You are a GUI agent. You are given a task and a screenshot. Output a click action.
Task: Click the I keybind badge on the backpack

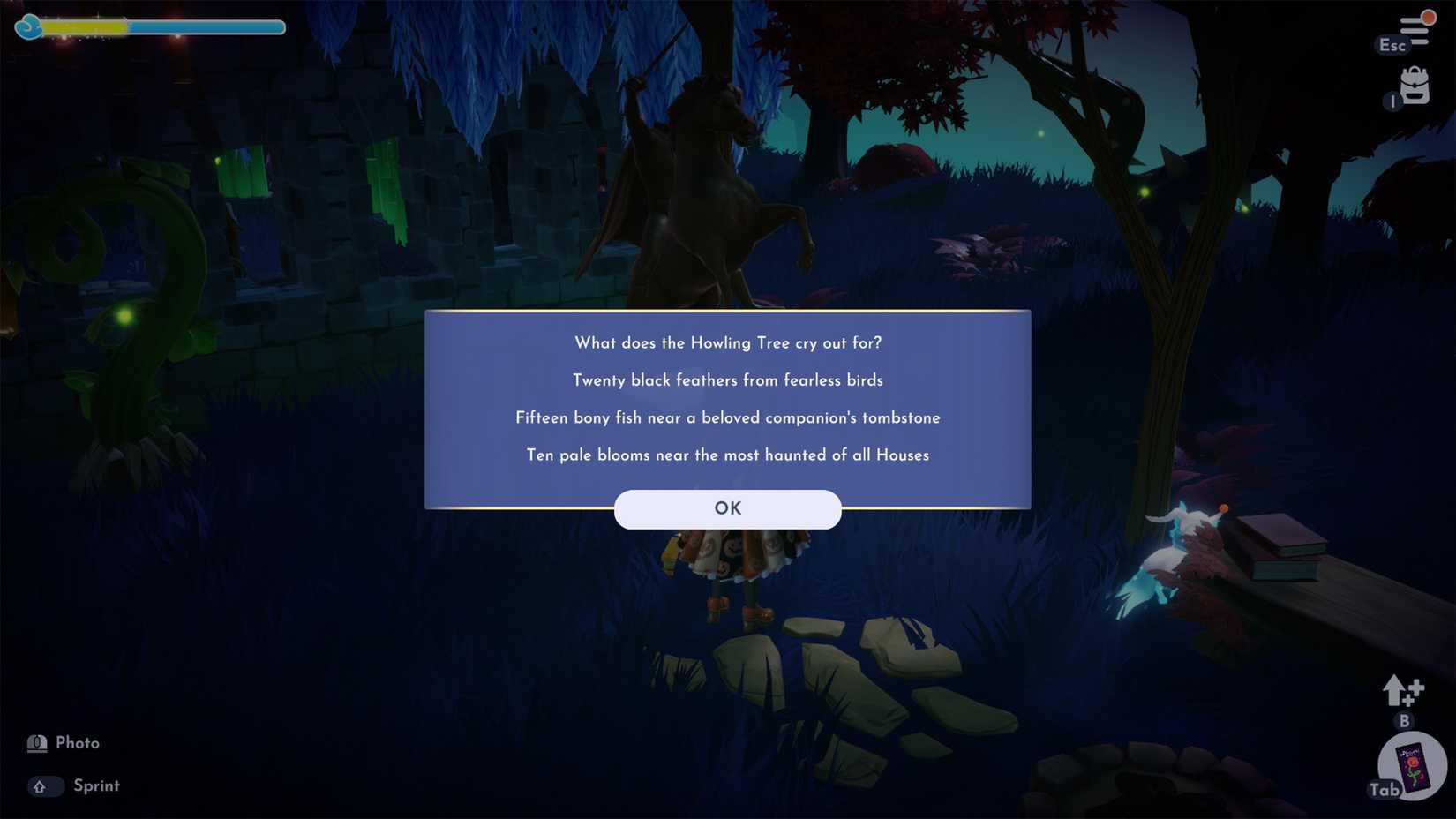tap(1392, 101)
